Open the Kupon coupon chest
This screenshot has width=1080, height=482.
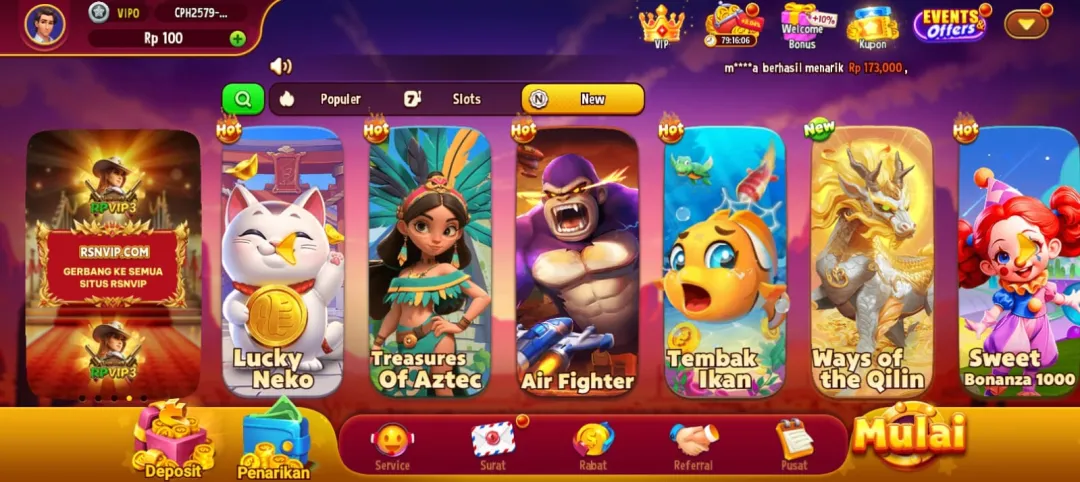872,26
